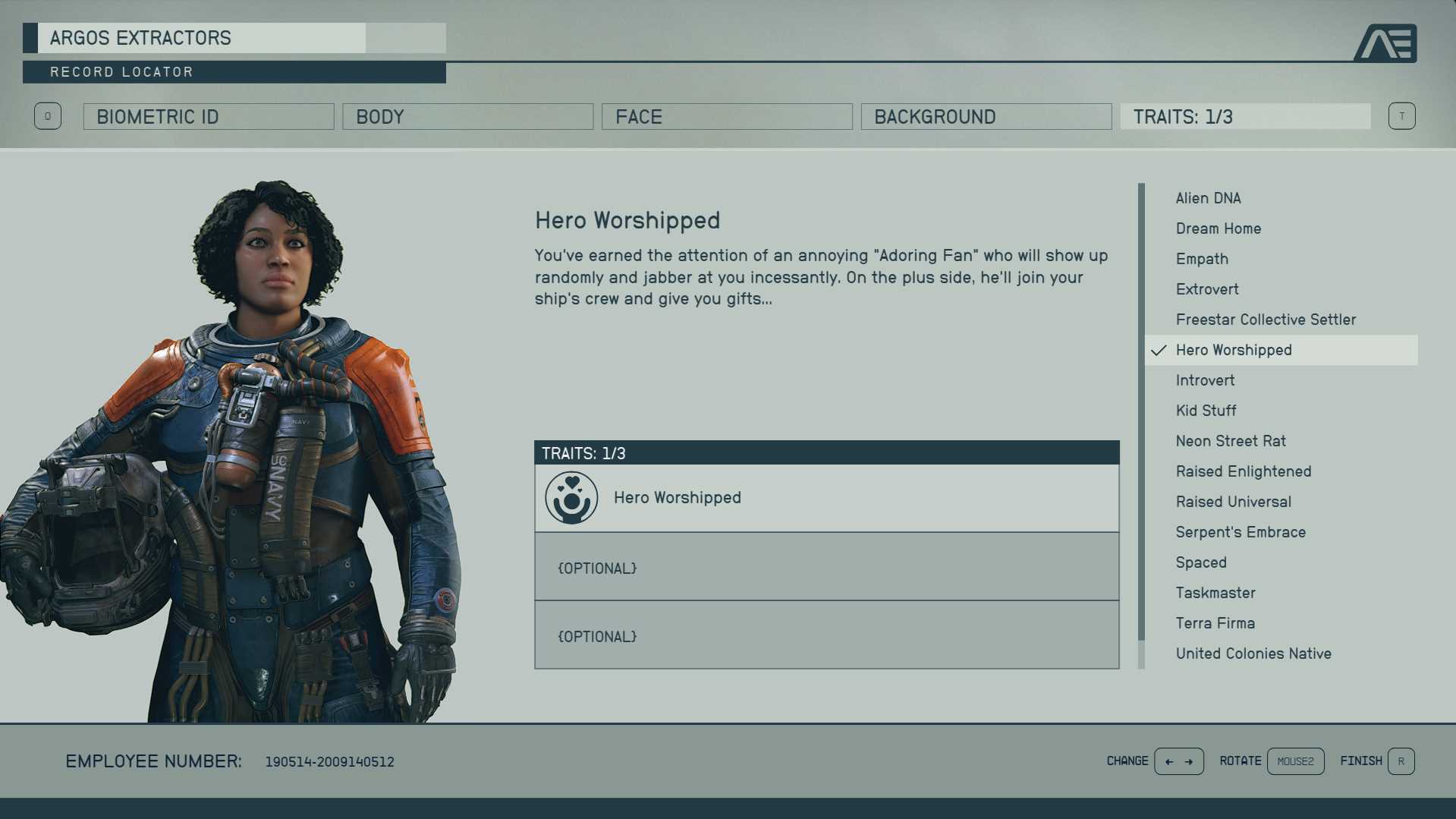Select the Background tab
1456x819 pixels.
click(986, 117)
